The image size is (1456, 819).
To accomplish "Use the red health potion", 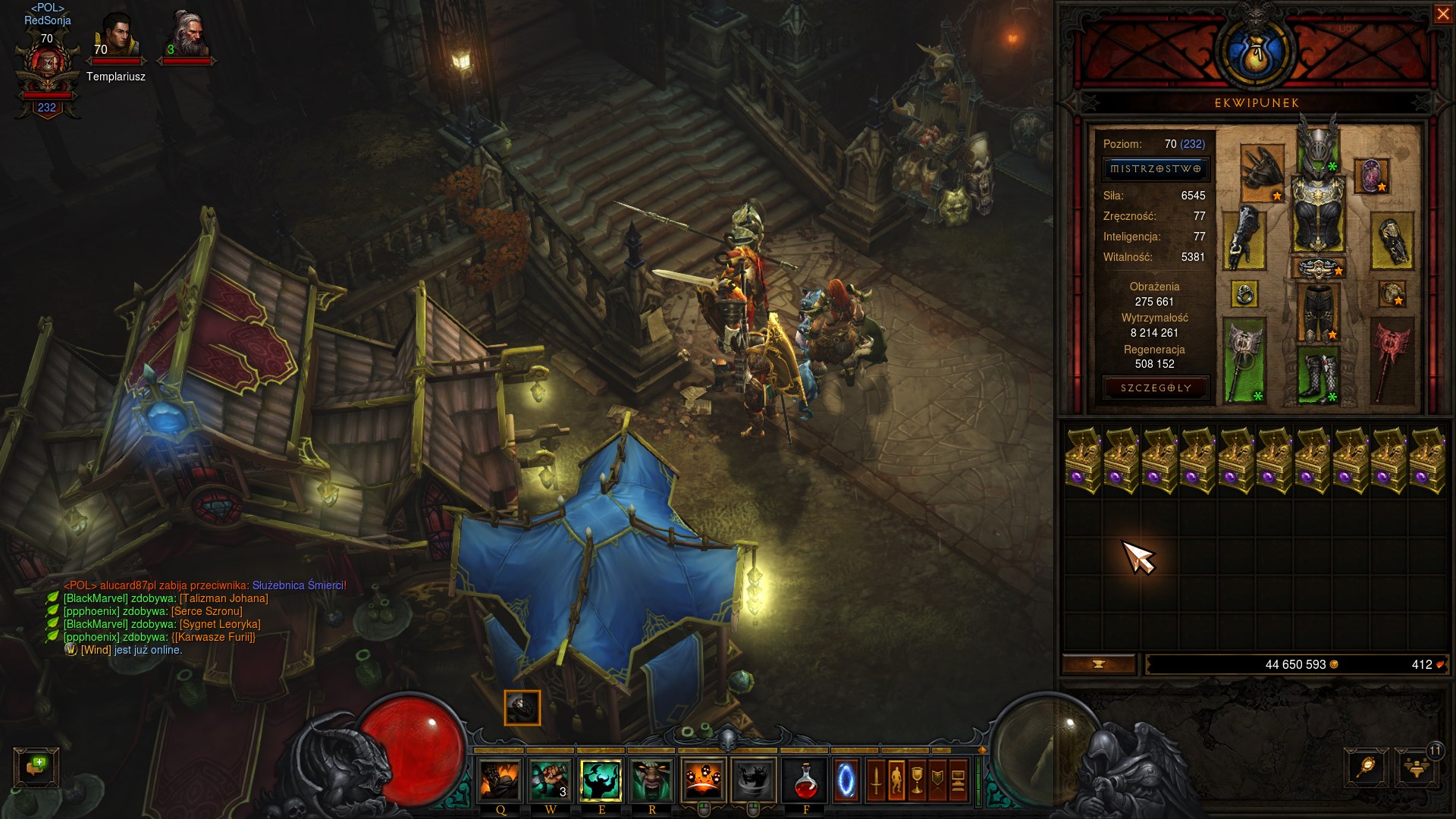I will click(805, 781).
